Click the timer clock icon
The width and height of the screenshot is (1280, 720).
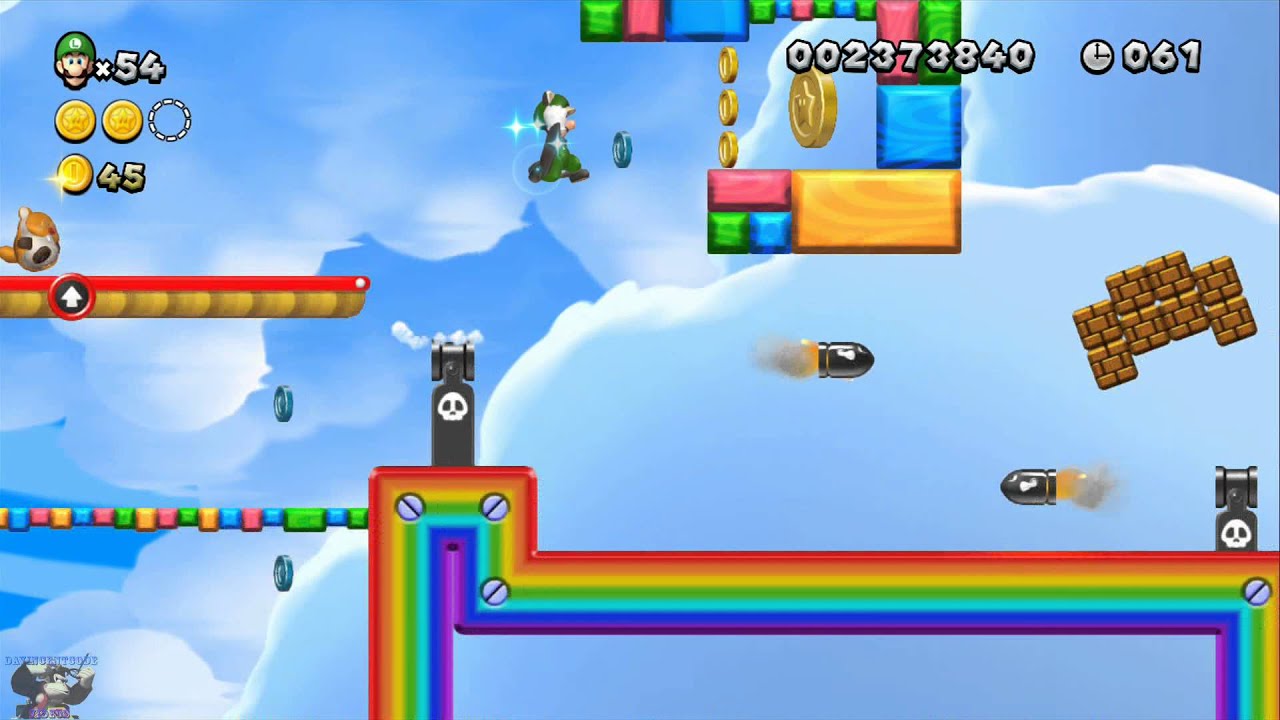pos(1097,57)
